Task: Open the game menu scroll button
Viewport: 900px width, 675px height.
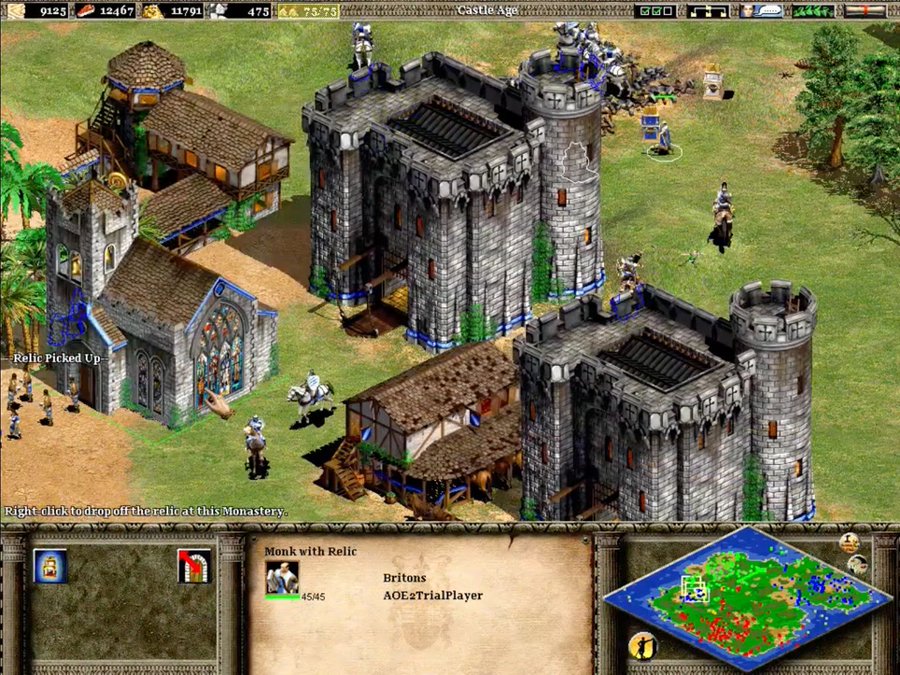Action: pos(864,11)
